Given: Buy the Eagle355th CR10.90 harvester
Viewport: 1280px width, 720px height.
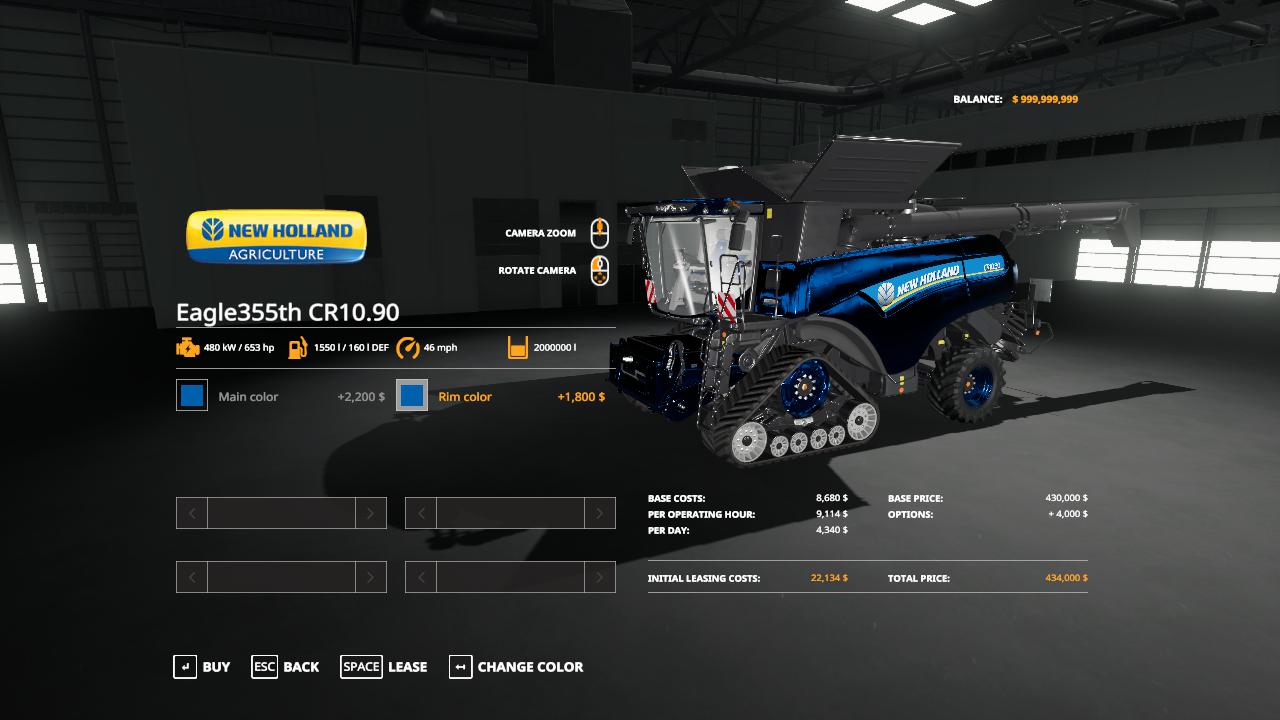Looking at the screenshot, I should coord(202,667).
